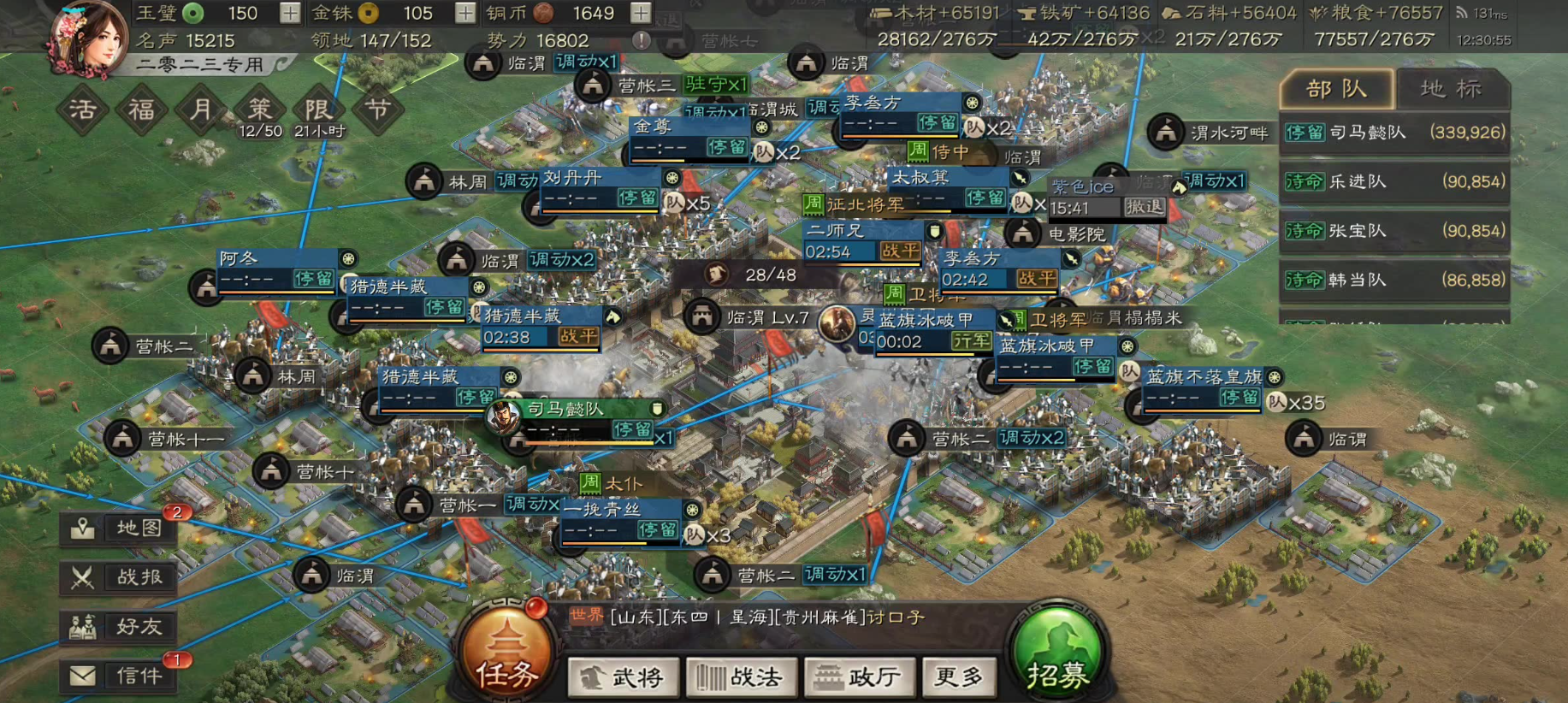Open the 政厅 government hall icon
Screen dimensions: 1568x703
[x=859, y=676]
